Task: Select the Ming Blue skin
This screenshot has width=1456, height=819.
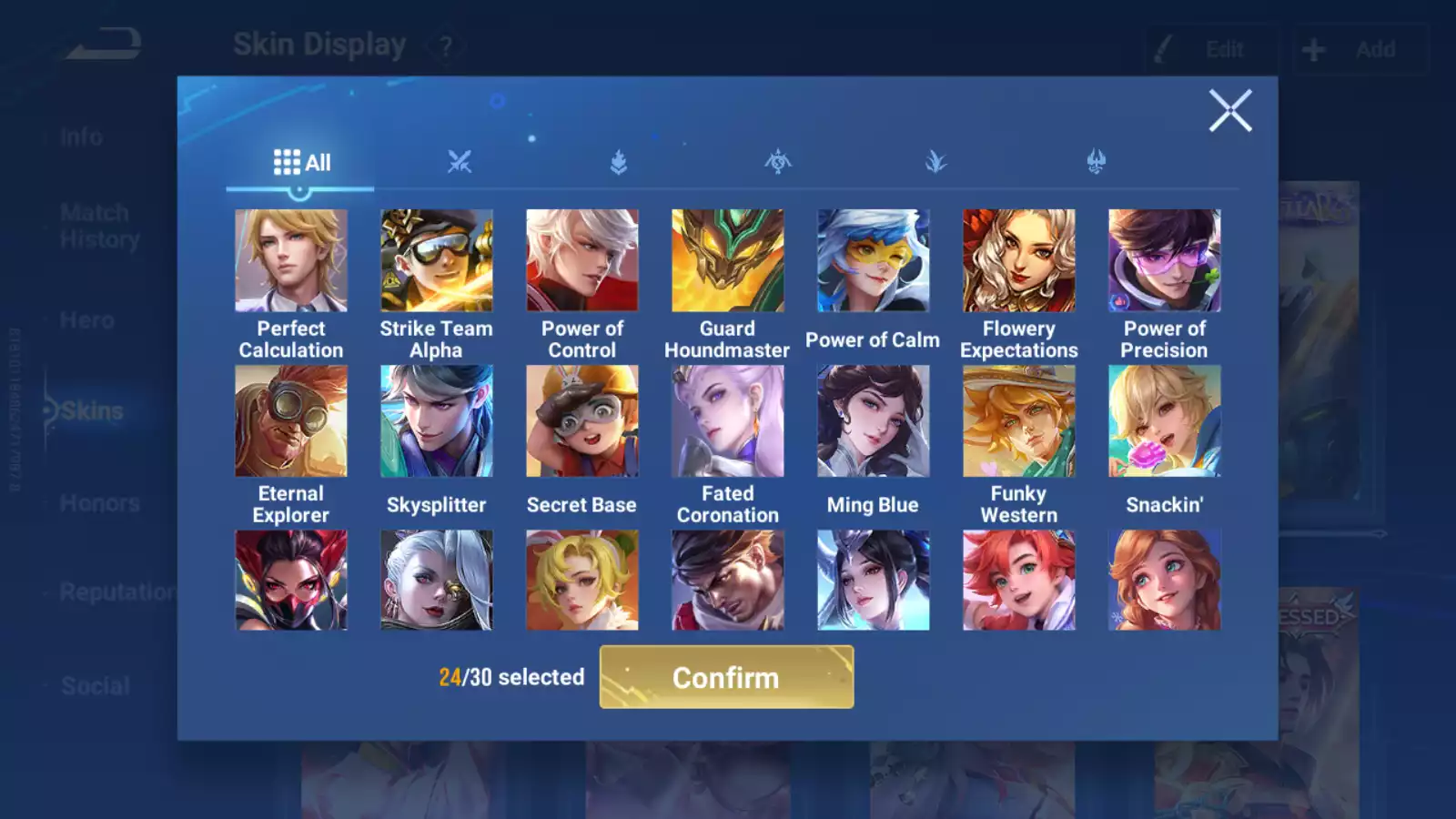Action: coord(874,421)
